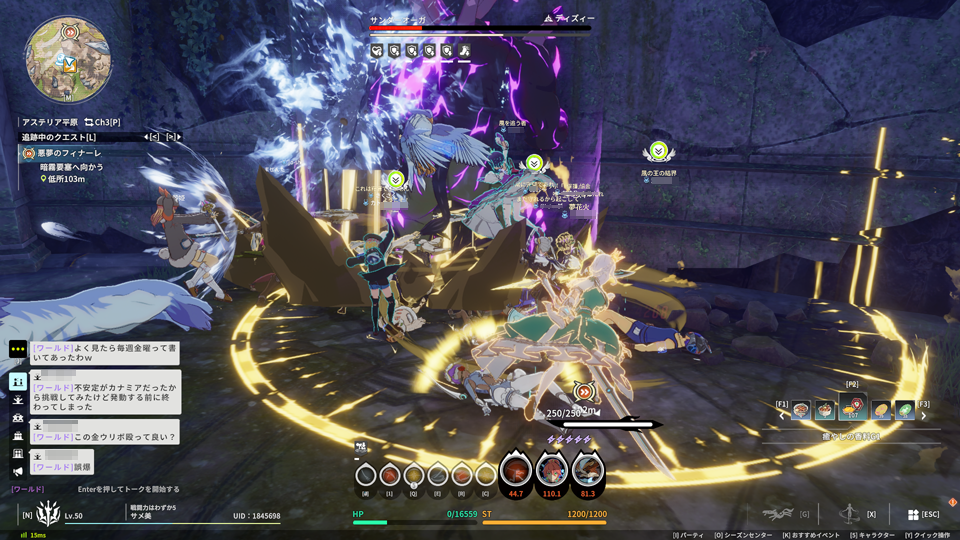Open the figure emote icon
This screenshot has width=960, height=540.
click(849, 514)
